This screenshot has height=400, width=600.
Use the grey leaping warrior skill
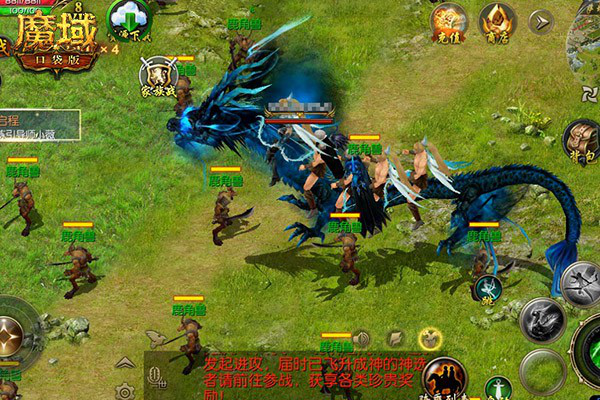[x=581, y=284]
